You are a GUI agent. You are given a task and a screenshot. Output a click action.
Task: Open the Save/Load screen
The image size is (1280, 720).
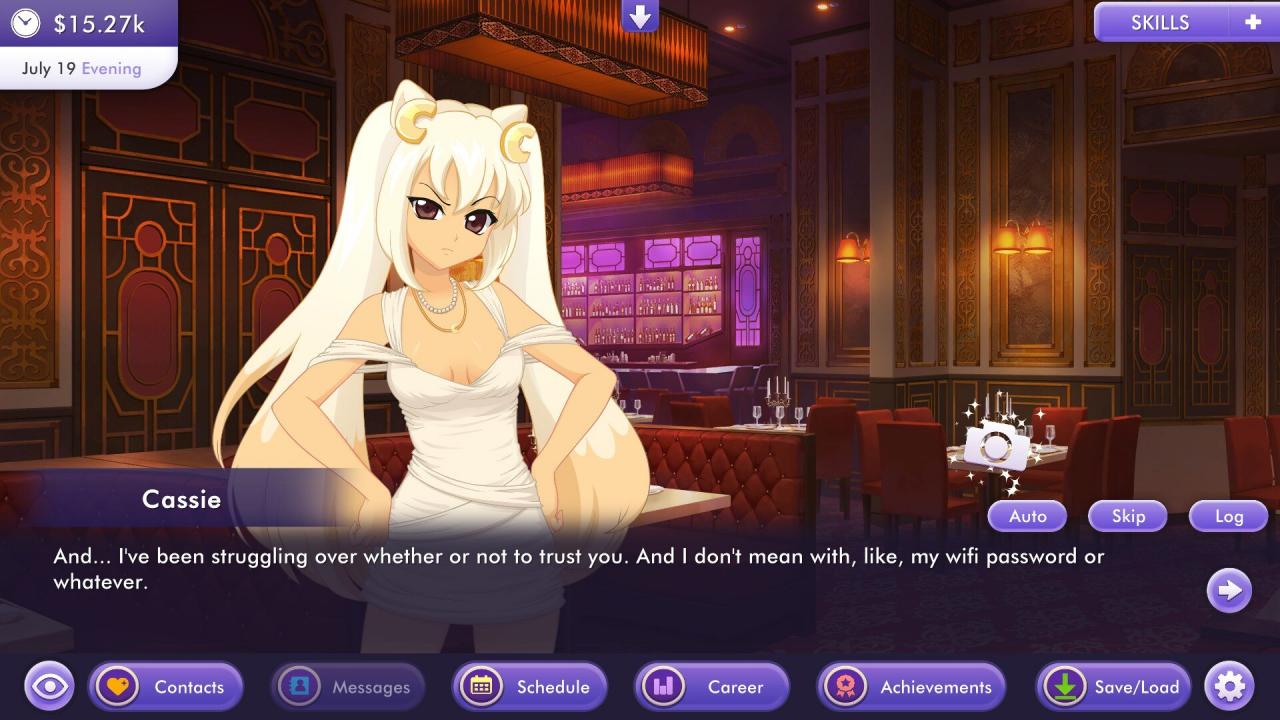tap(1113, 687)
